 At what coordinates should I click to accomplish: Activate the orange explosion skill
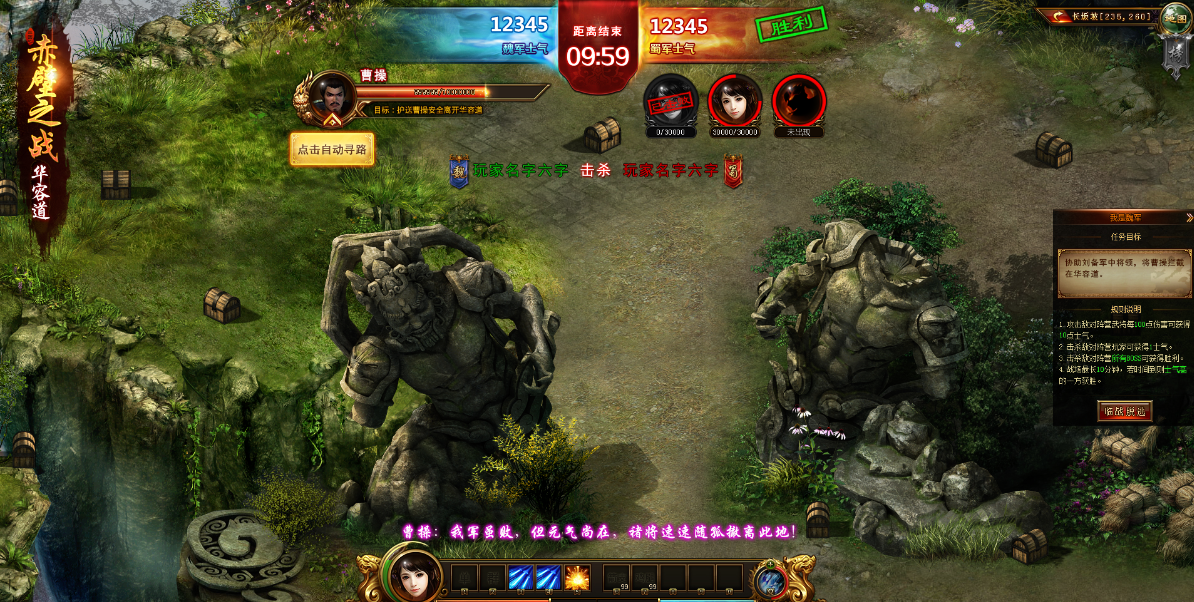coord(577,578)
